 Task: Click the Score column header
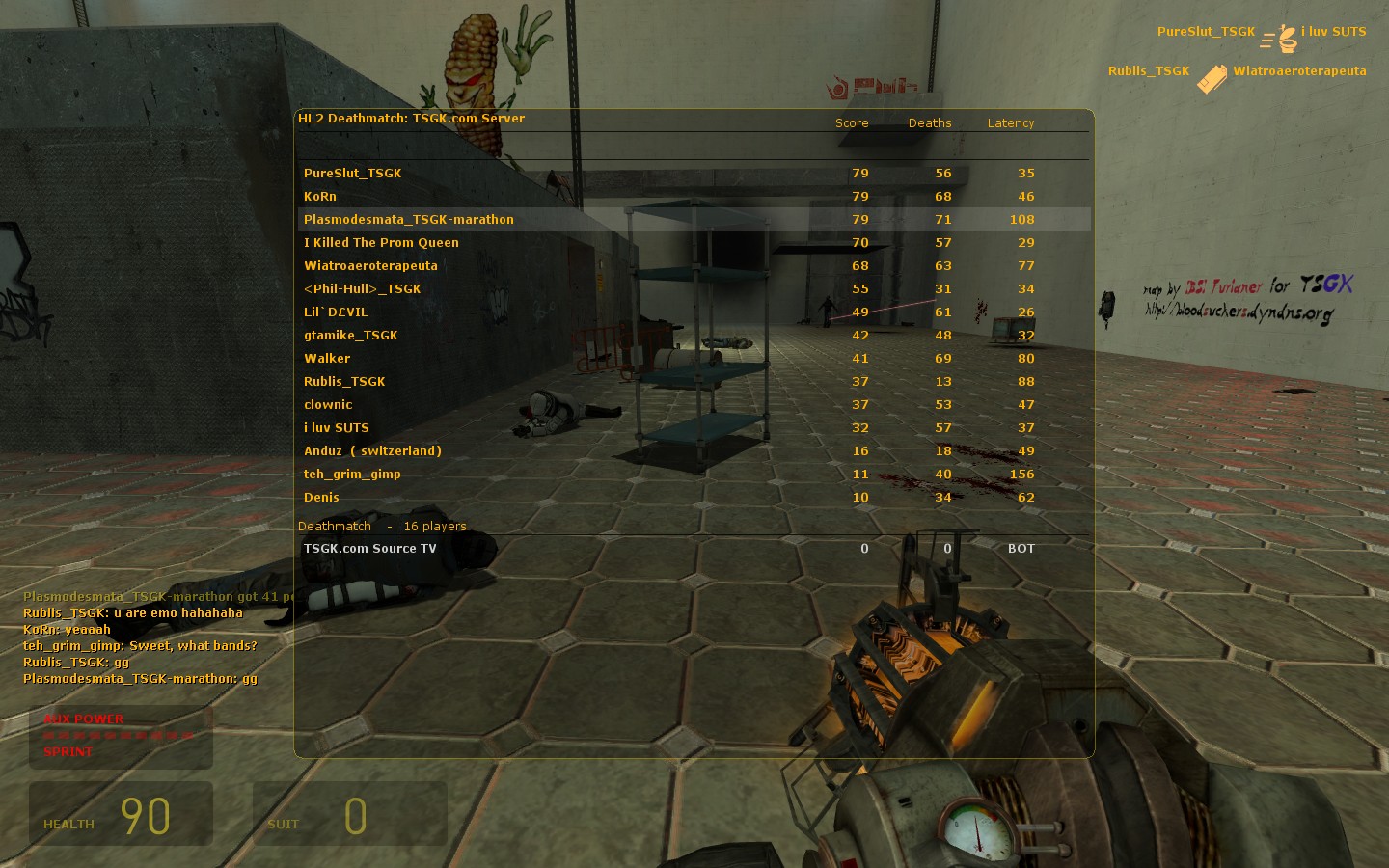click(852, 122)
